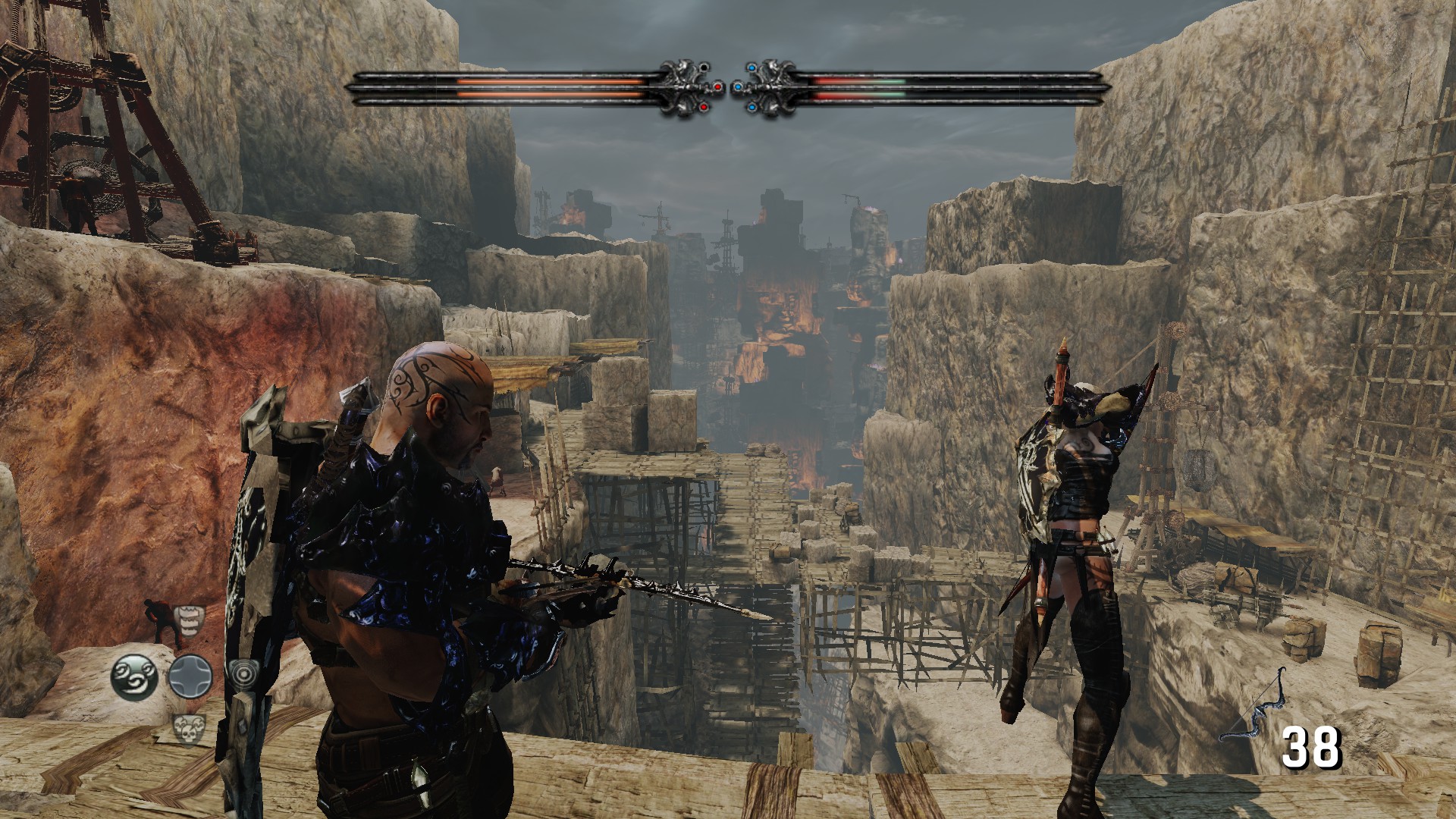Toggle the upper blue orb between the health bars
The width and height of the screenshot is (1456, 819).
[752, 67]
